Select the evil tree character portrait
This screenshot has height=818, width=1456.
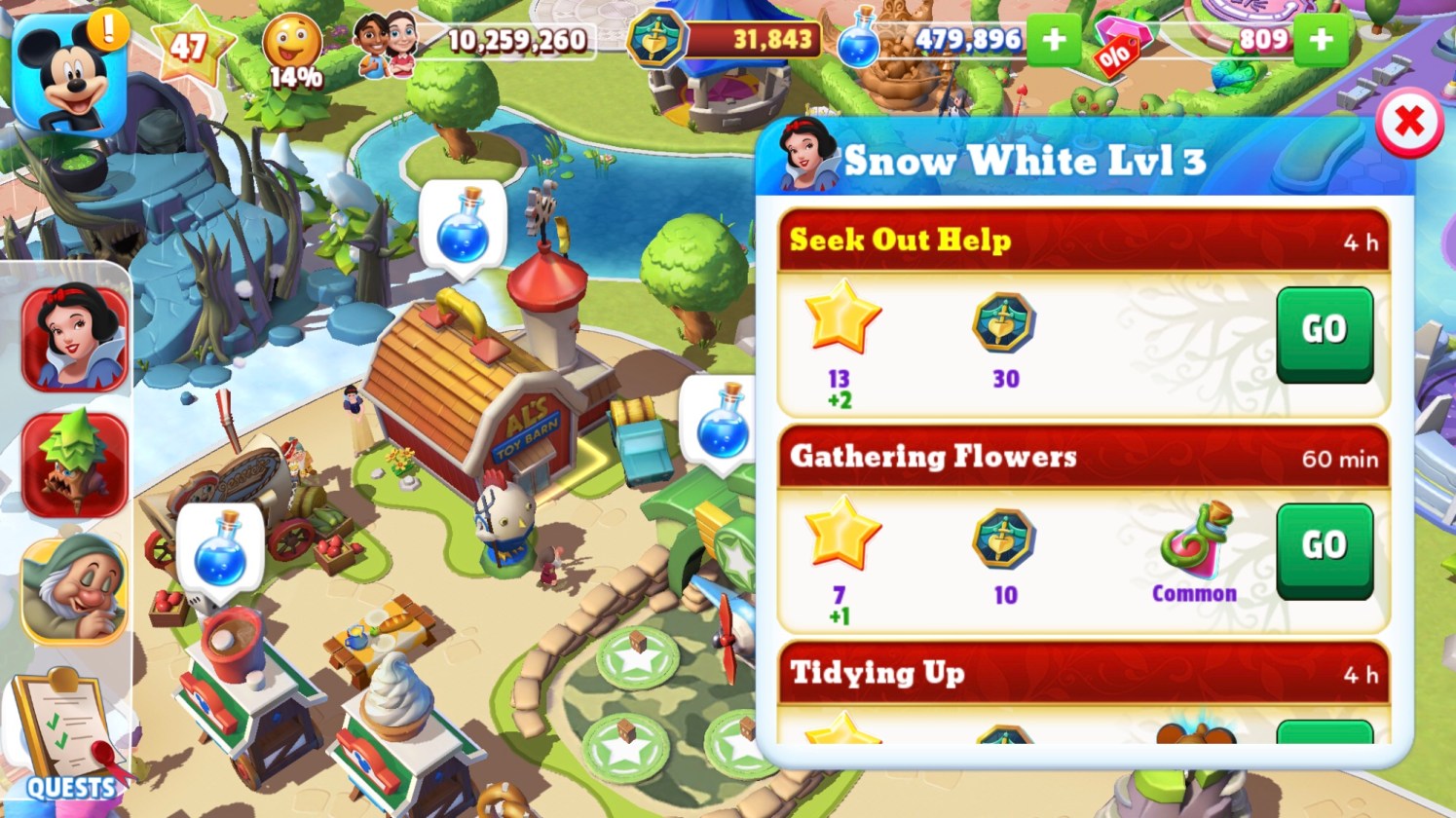tap(75, 464)
